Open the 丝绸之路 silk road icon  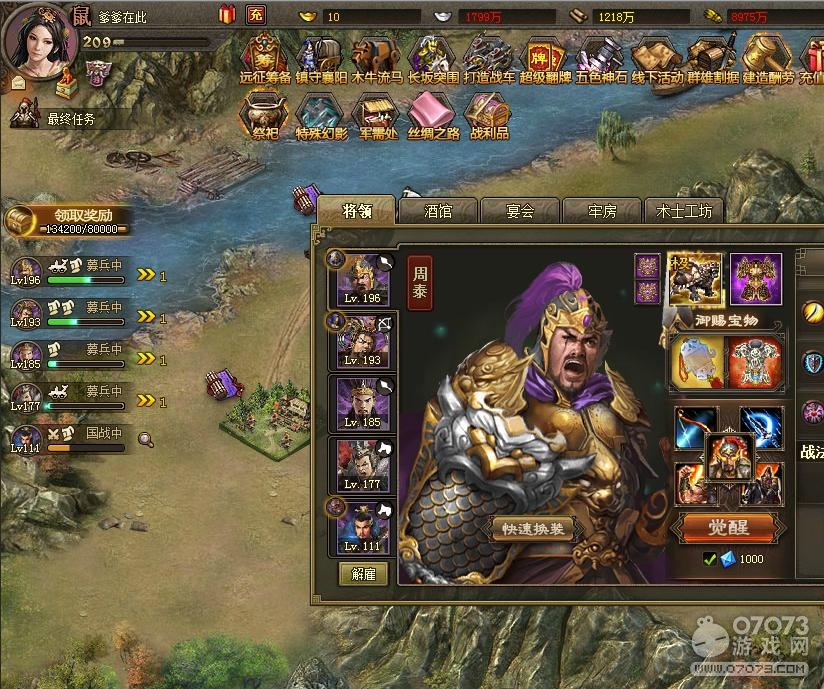point(433,115)
